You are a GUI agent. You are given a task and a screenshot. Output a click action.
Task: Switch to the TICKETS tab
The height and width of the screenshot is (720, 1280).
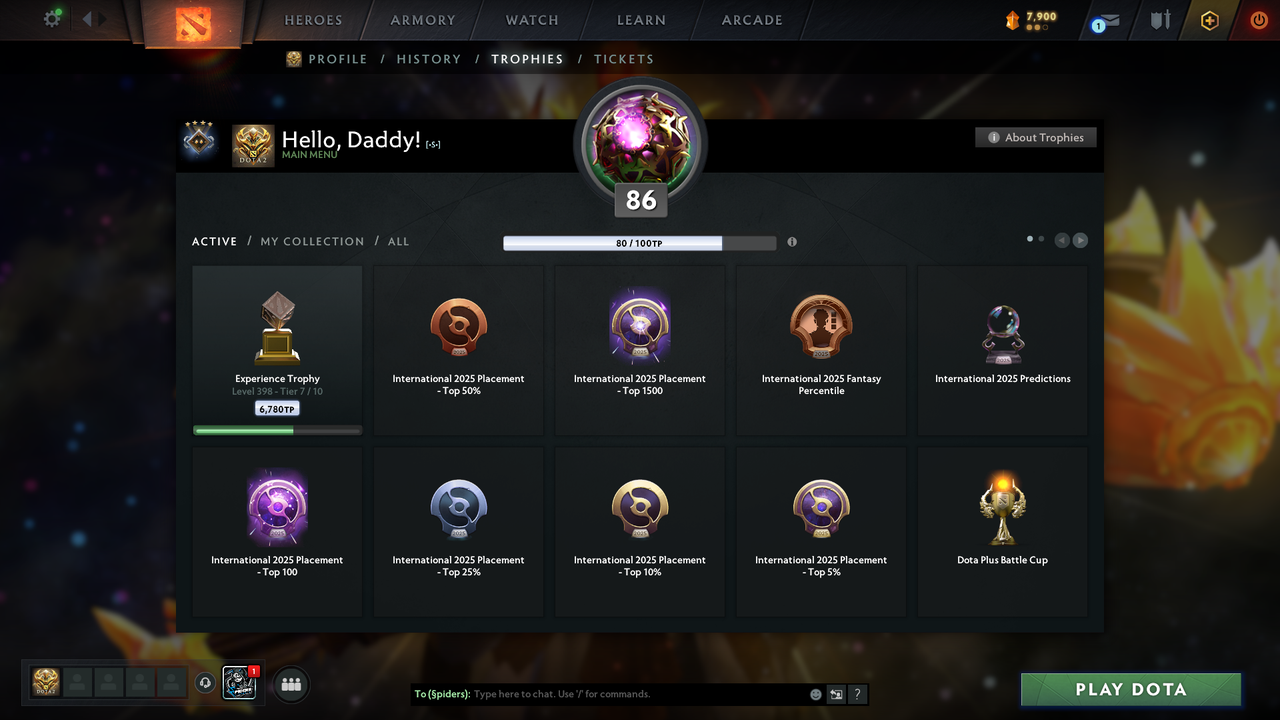coord(624,59)
